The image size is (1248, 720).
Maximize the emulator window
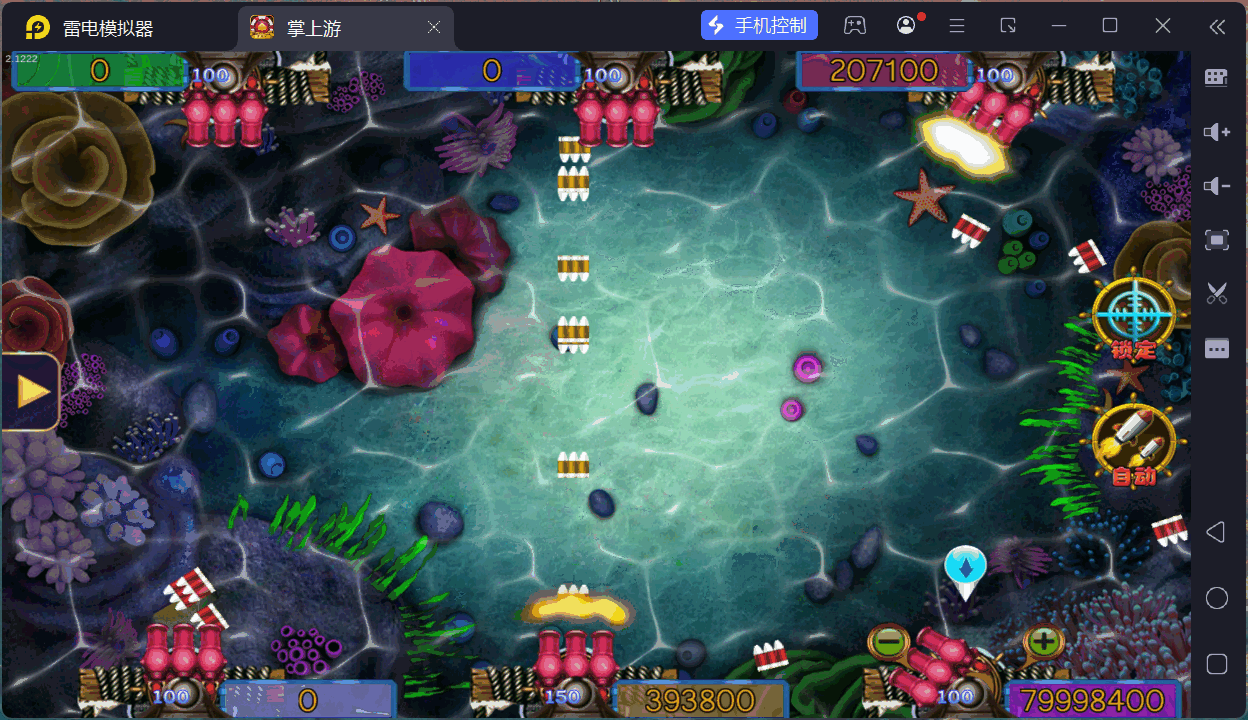coord(1110,26)
